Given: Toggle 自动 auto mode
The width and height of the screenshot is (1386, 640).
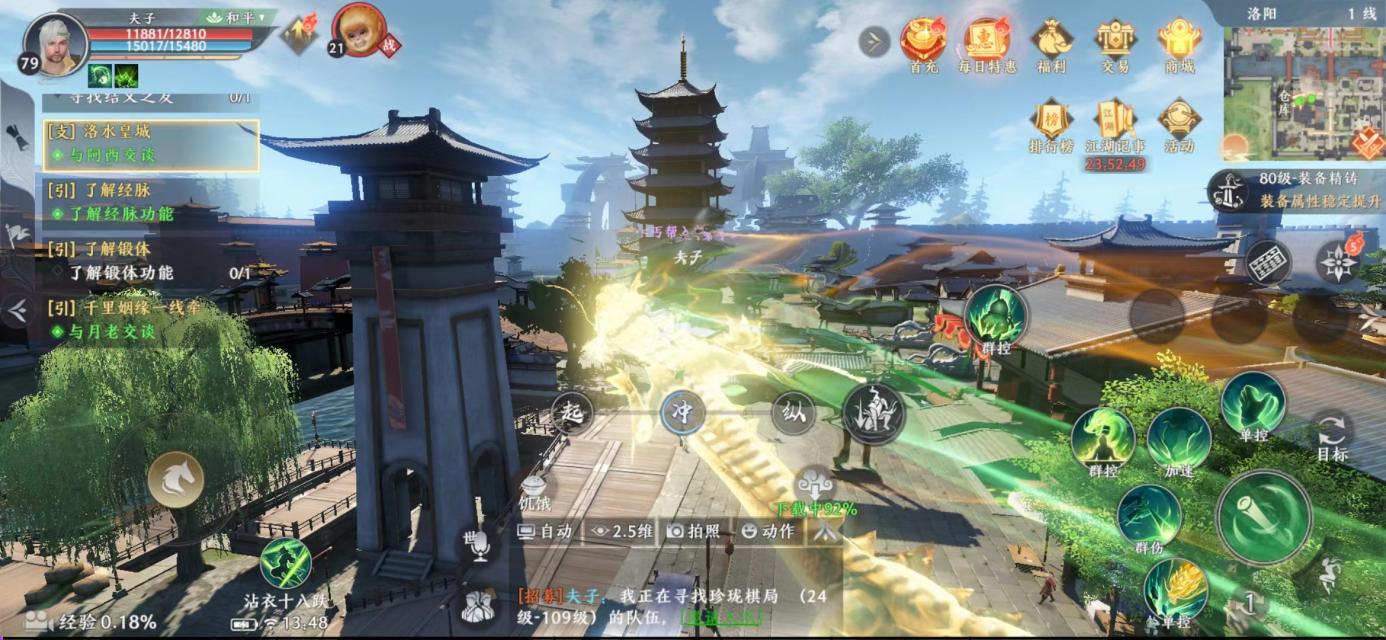Looking at the screenshot, I should 546,531.
